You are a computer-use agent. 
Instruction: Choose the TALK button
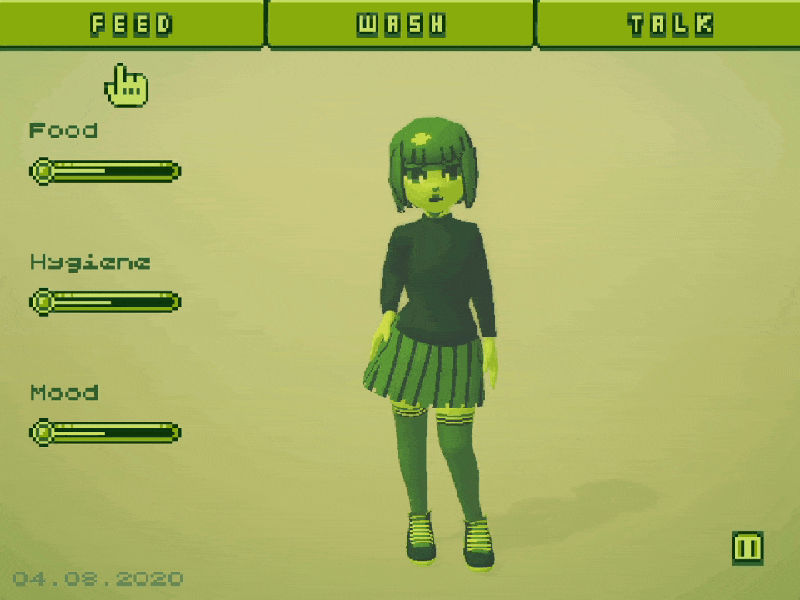[x=670, y=24]
